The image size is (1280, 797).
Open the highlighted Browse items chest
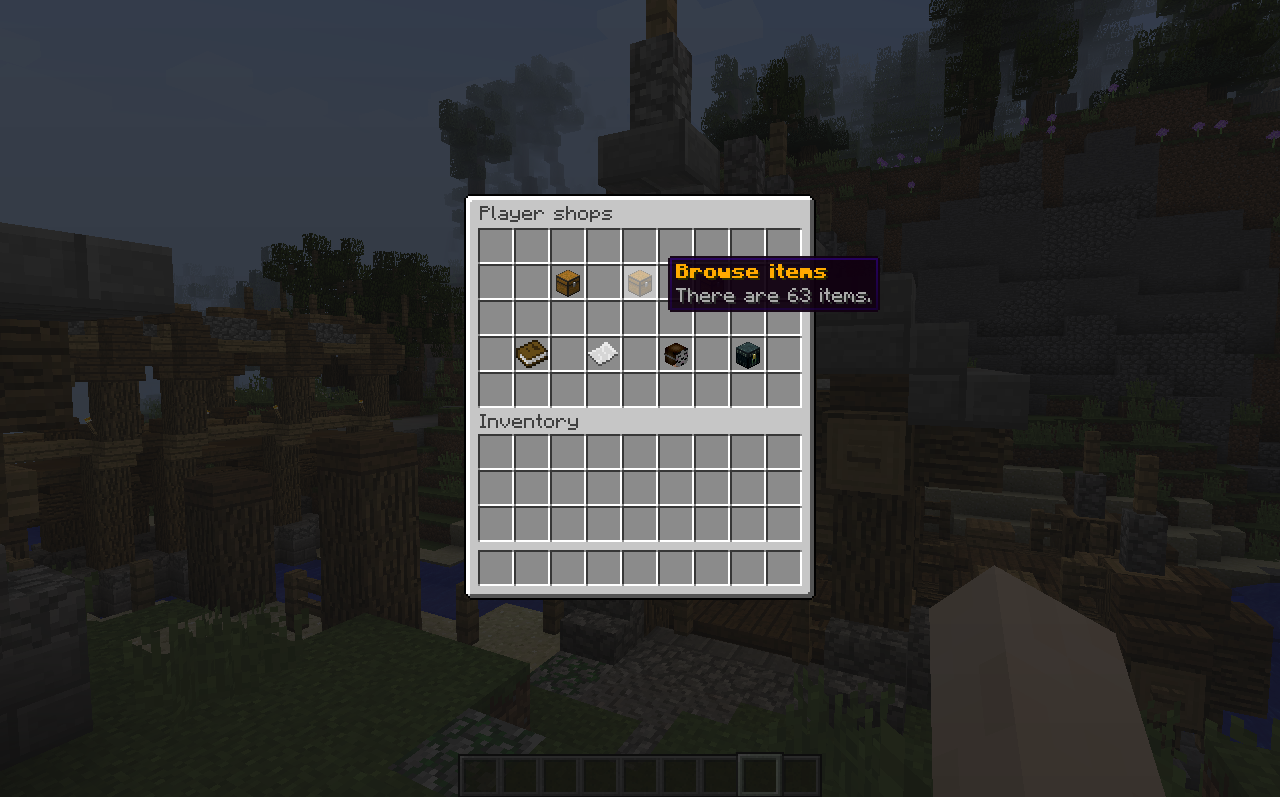(x=639, y=282)
